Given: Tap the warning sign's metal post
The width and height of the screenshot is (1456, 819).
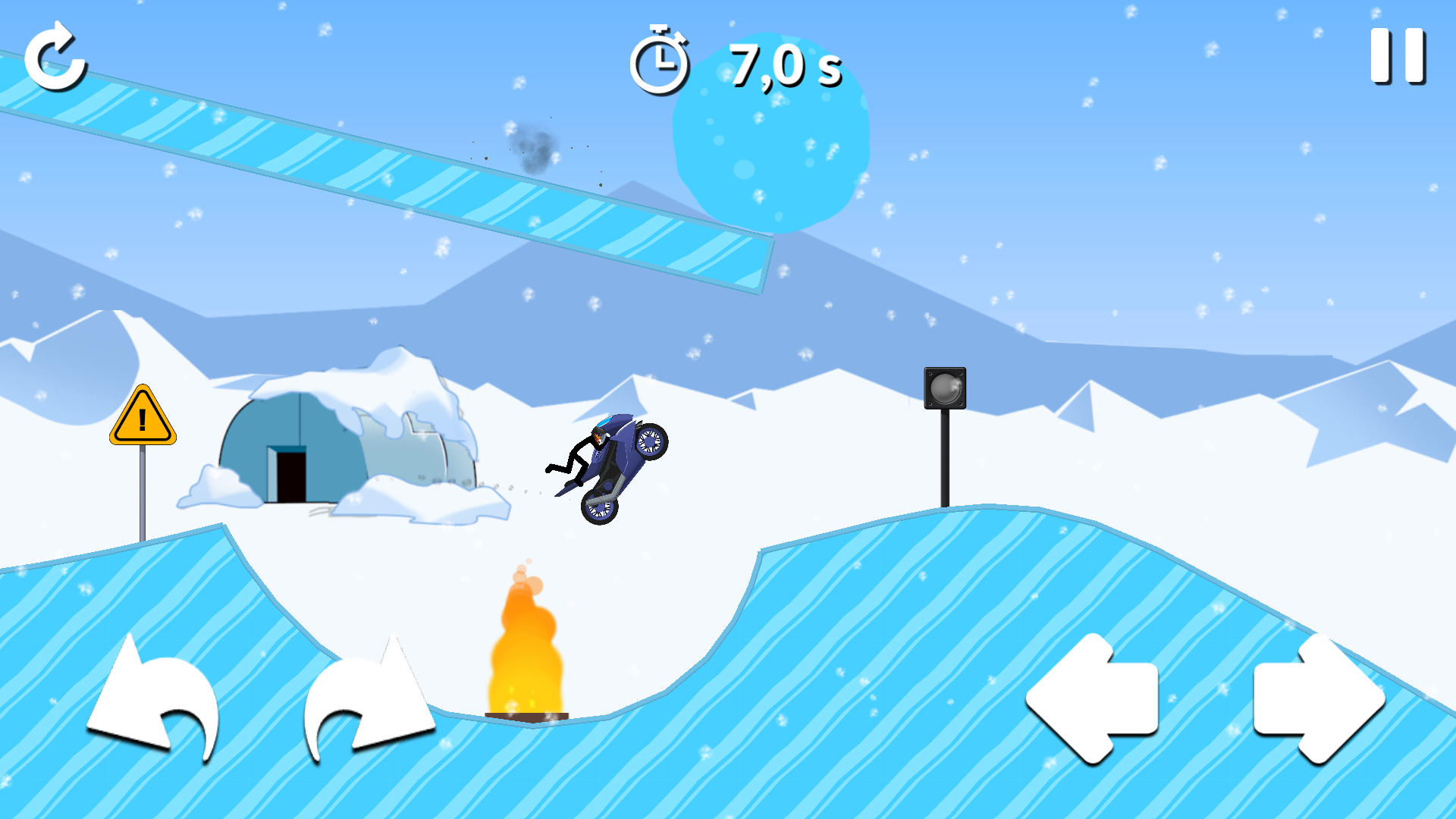Looking at the screenshot, I should pyautogui.click(x=143, y=493).
